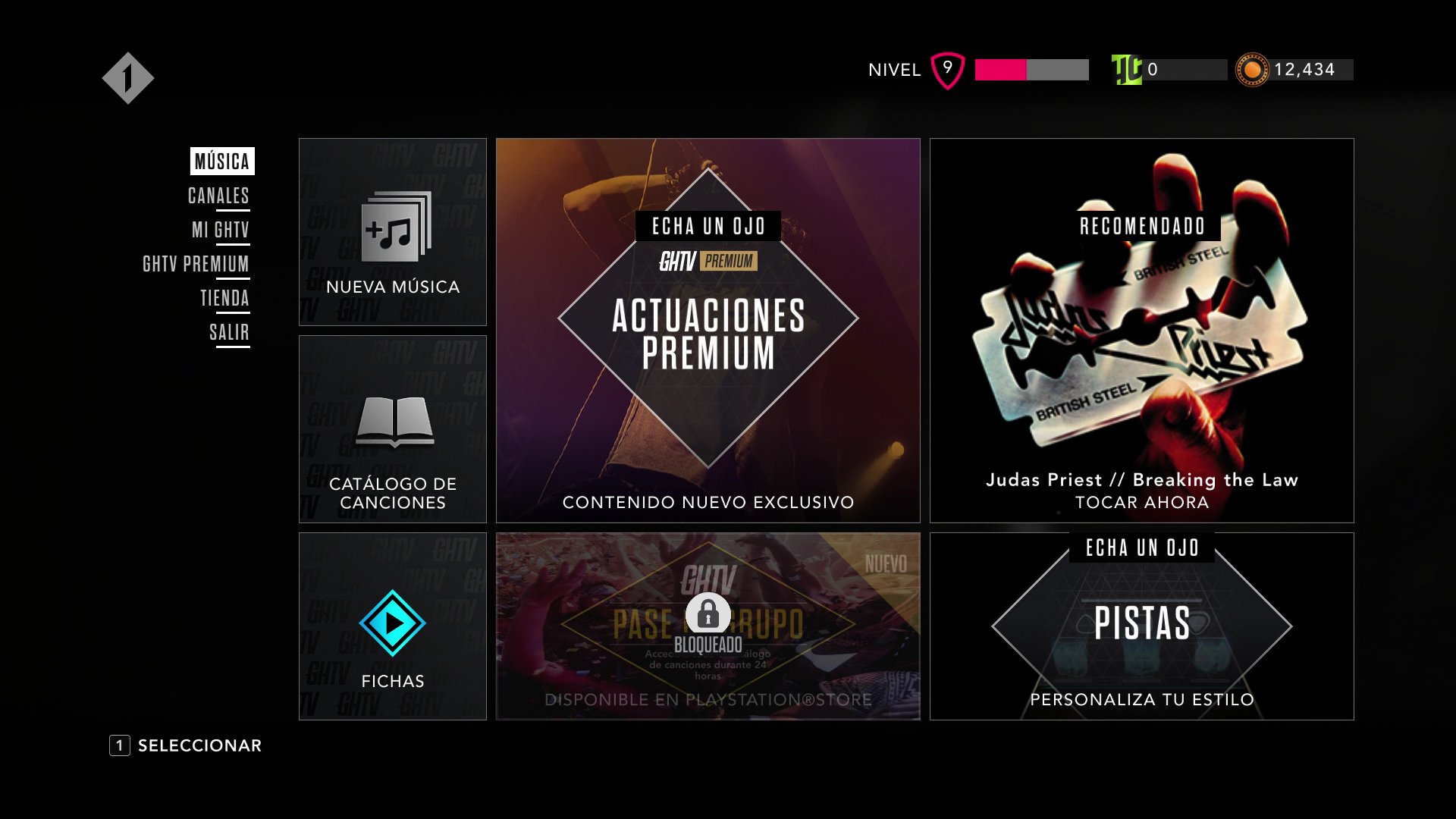Browse the Catálogo de Canciones tile
This screenshot has width=1456, height=819.
coord(393,429)
